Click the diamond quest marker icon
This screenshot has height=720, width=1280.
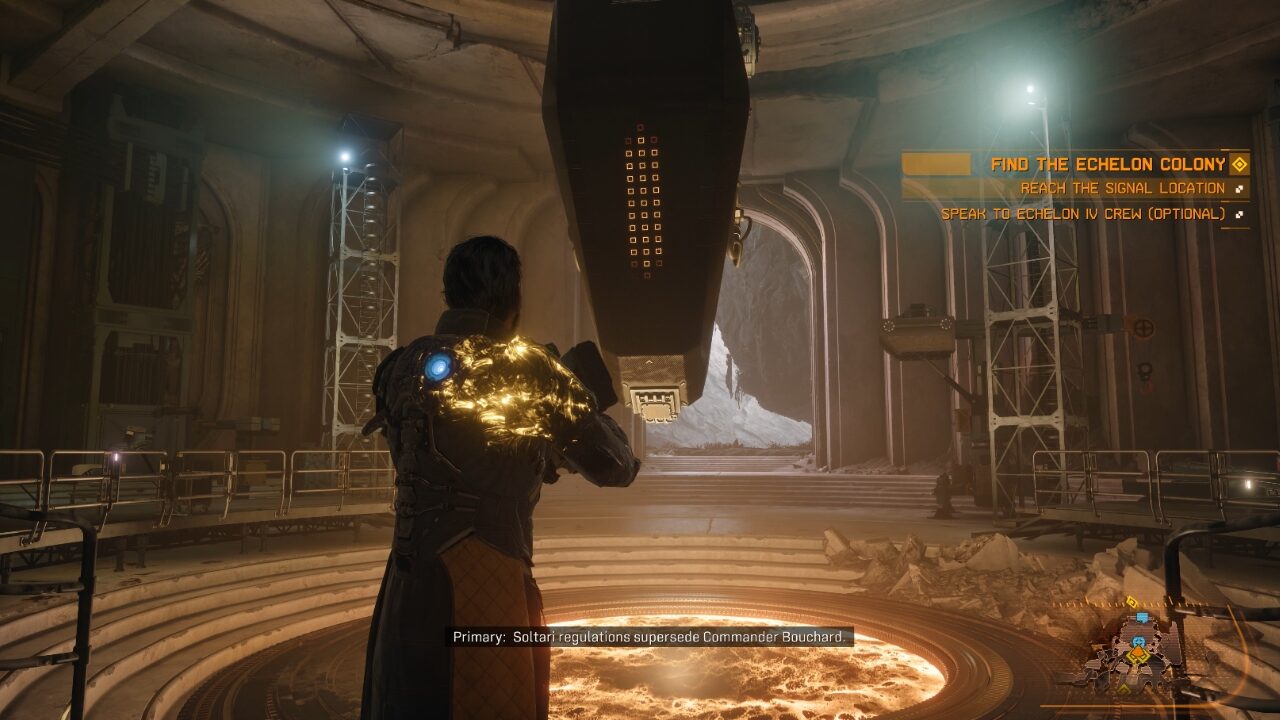[1239, 164]
